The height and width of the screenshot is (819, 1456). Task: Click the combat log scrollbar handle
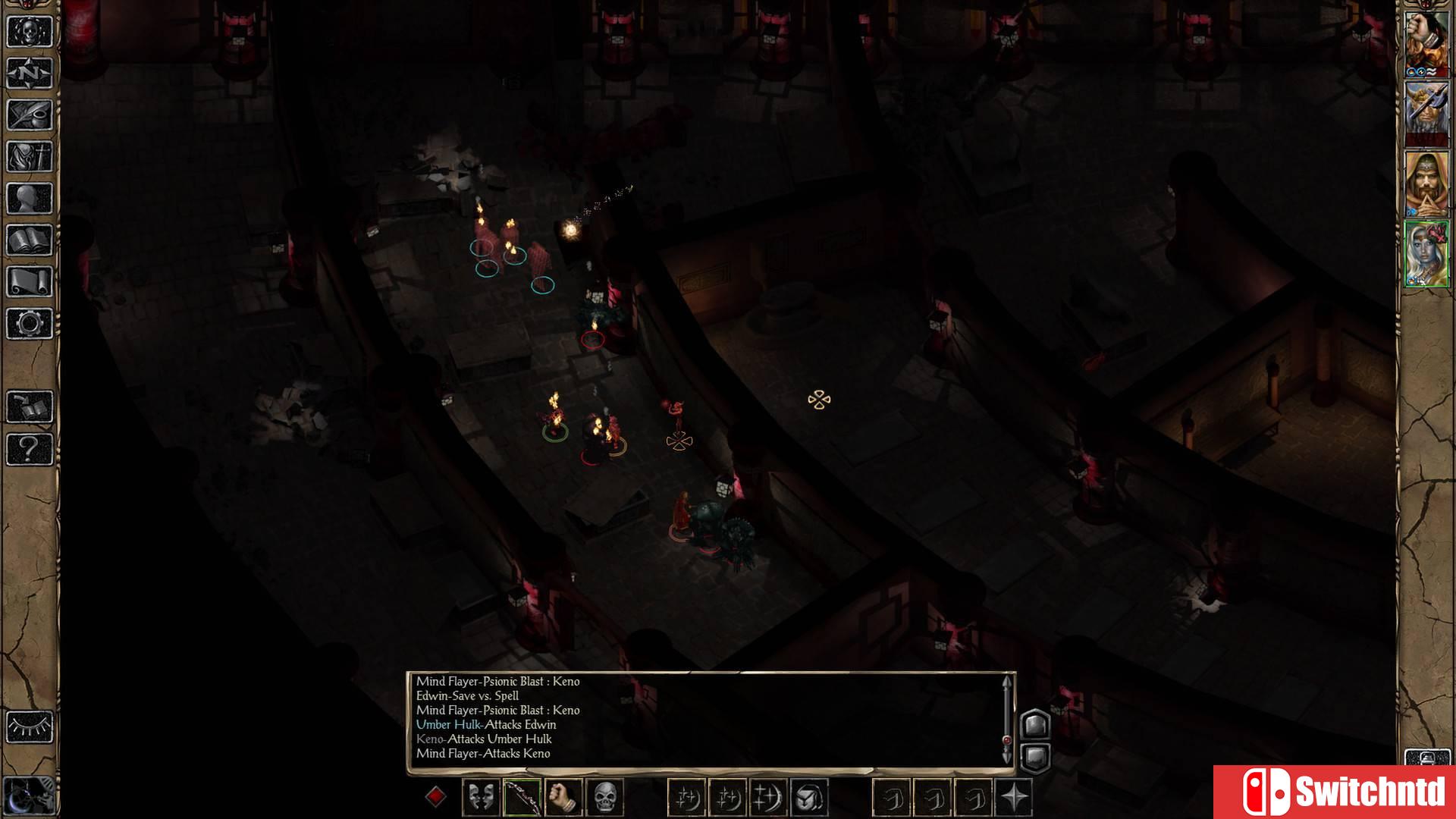point(1007,739)
